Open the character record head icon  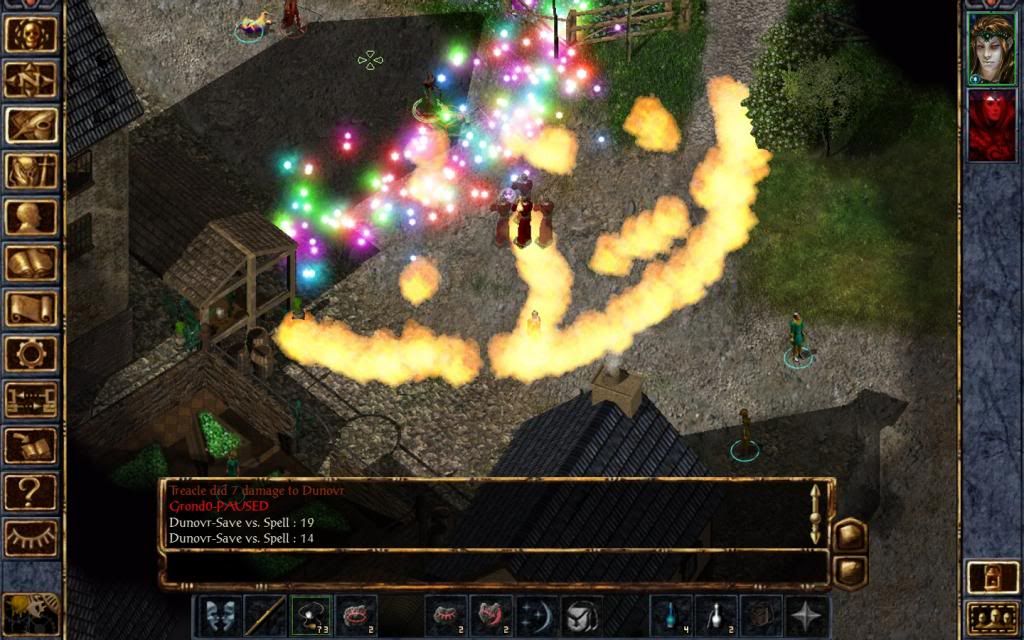tap(31, 217)
